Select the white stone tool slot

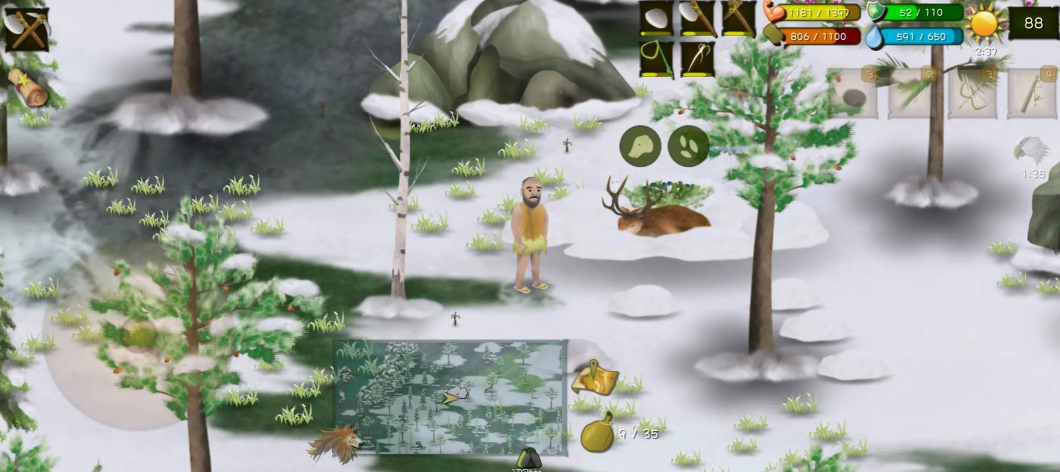coord(656,19)
